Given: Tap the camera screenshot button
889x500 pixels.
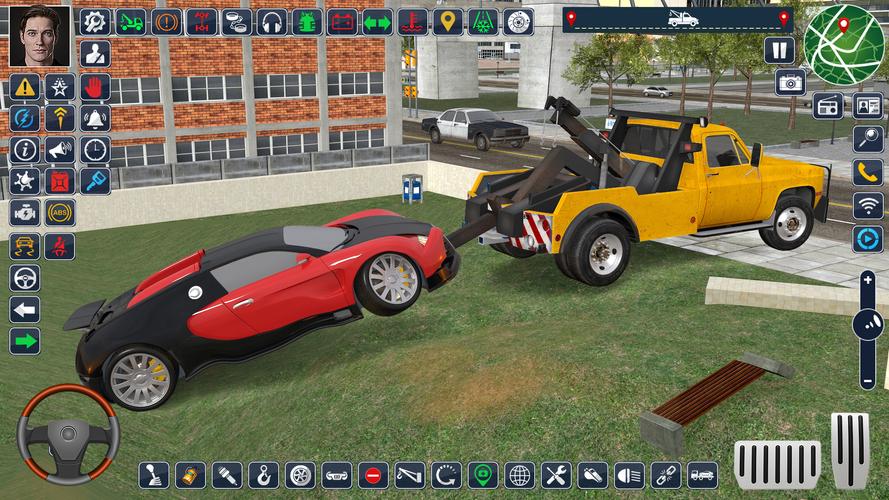Looking at the screenshot, I should (x=790, y=83).
